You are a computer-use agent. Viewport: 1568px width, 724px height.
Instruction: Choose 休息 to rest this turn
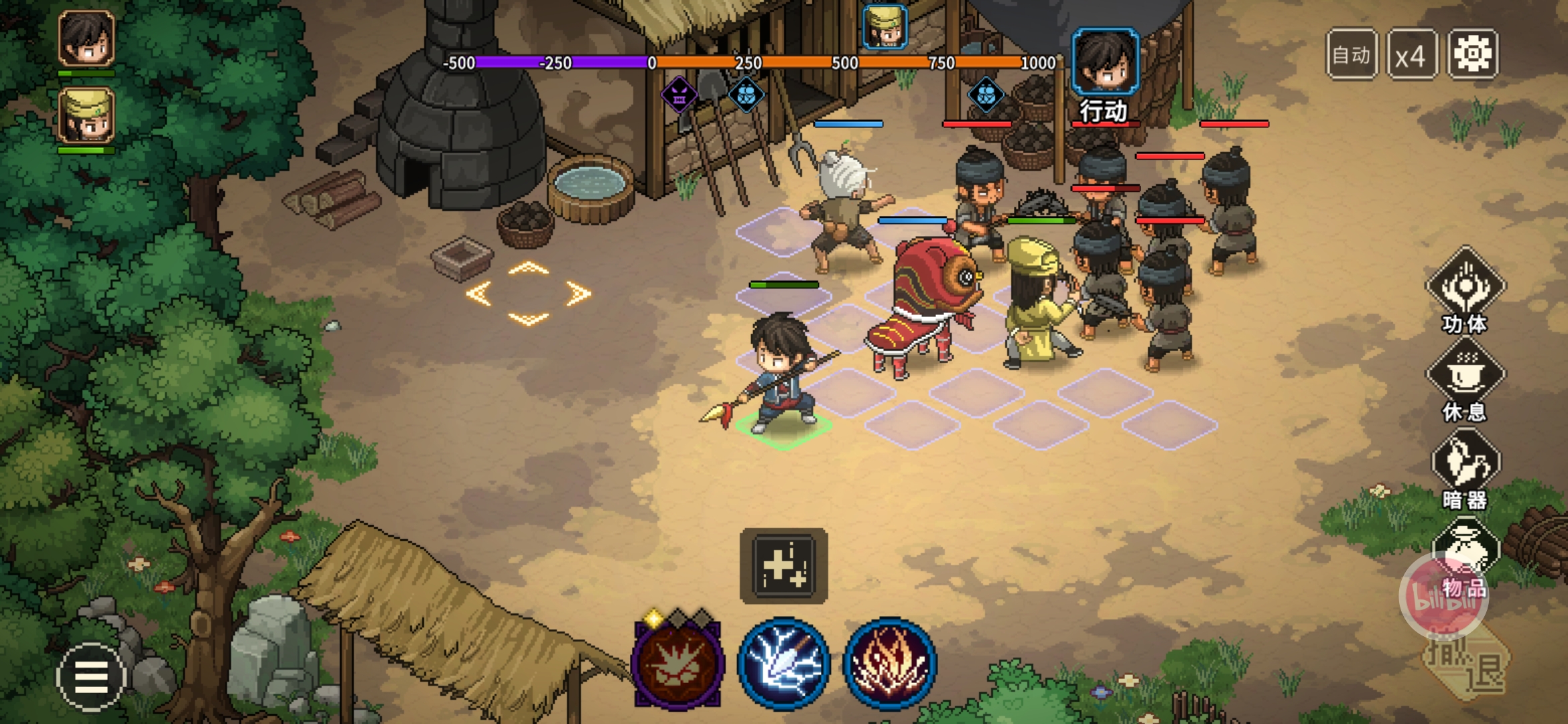1465,379
